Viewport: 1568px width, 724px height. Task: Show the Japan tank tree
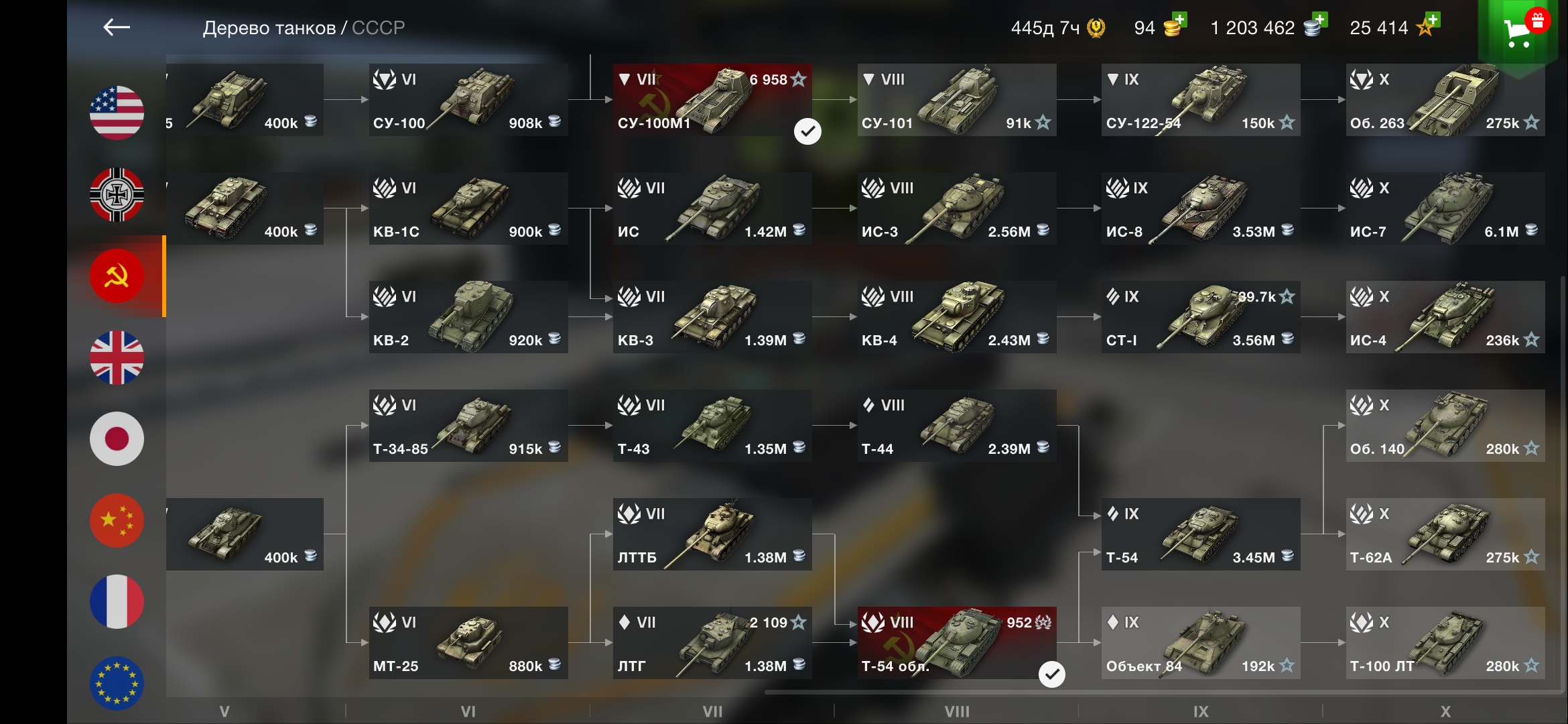117,439
